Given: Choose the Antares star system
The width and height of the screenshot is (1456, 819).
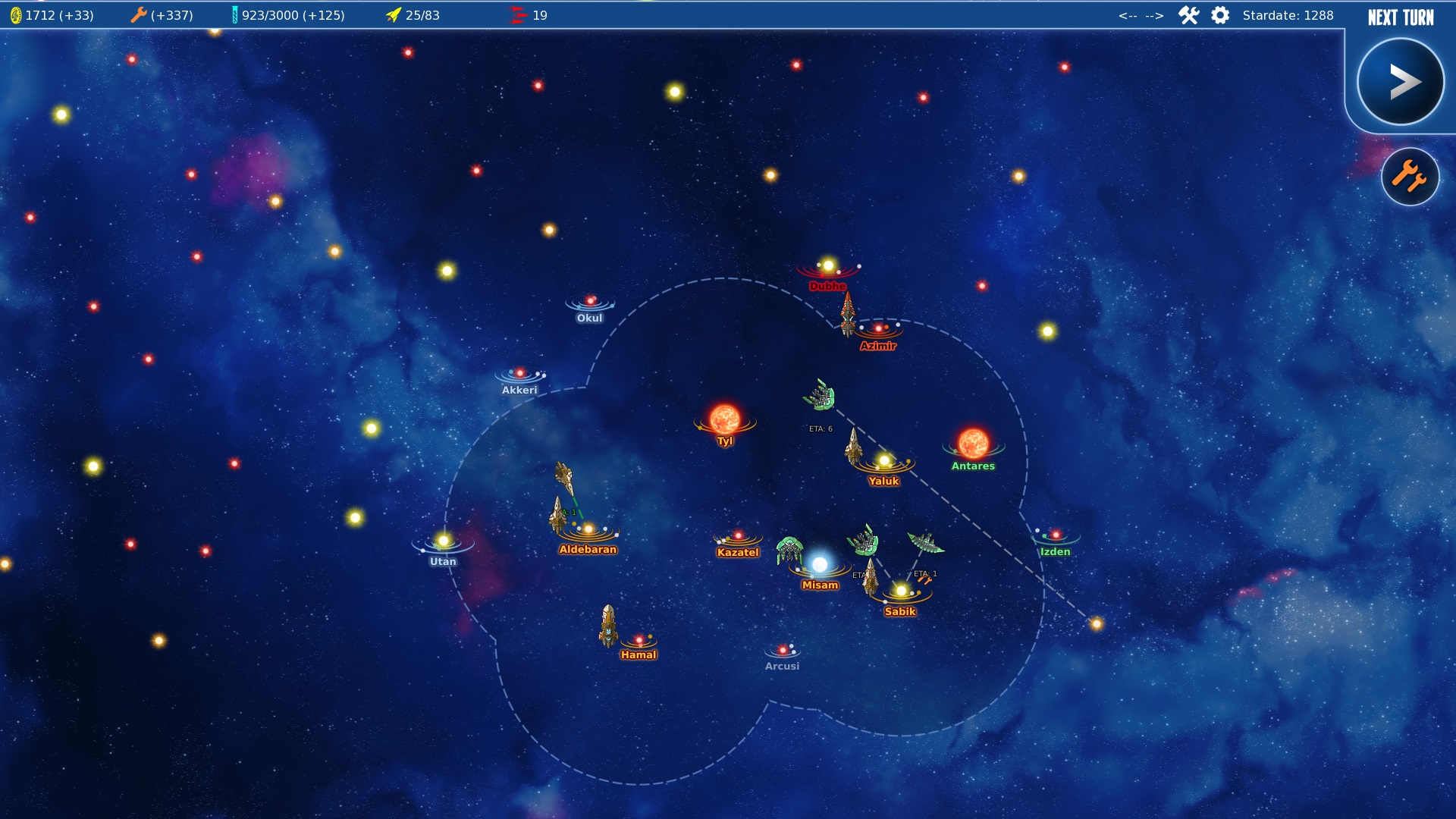Looking at the screenshot, I should pyautogui.click(x=973, y=444).
